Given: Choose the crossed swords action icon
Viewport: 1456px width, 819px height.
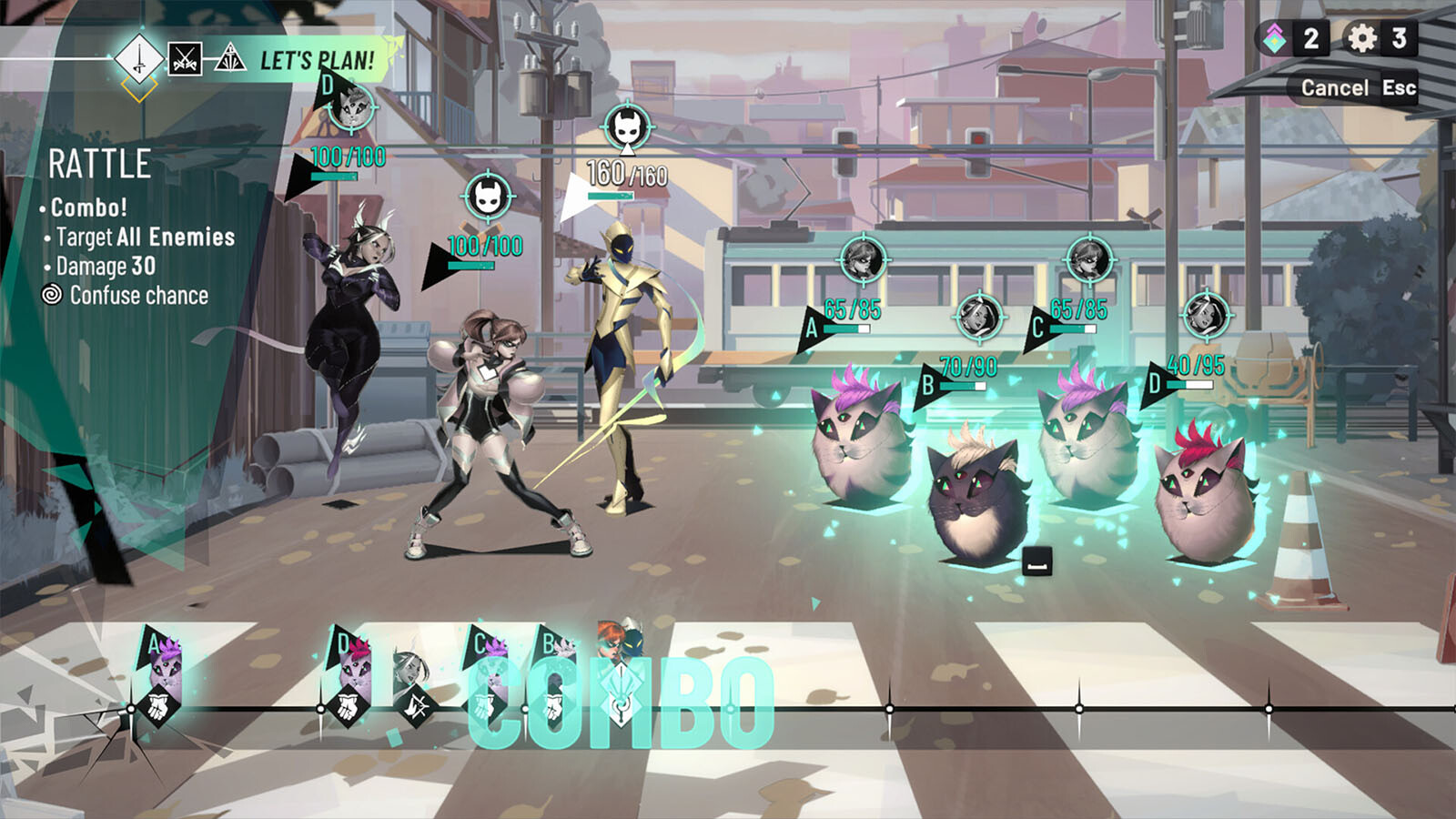Looking at the screenshot, I should (x=185, y=60).
